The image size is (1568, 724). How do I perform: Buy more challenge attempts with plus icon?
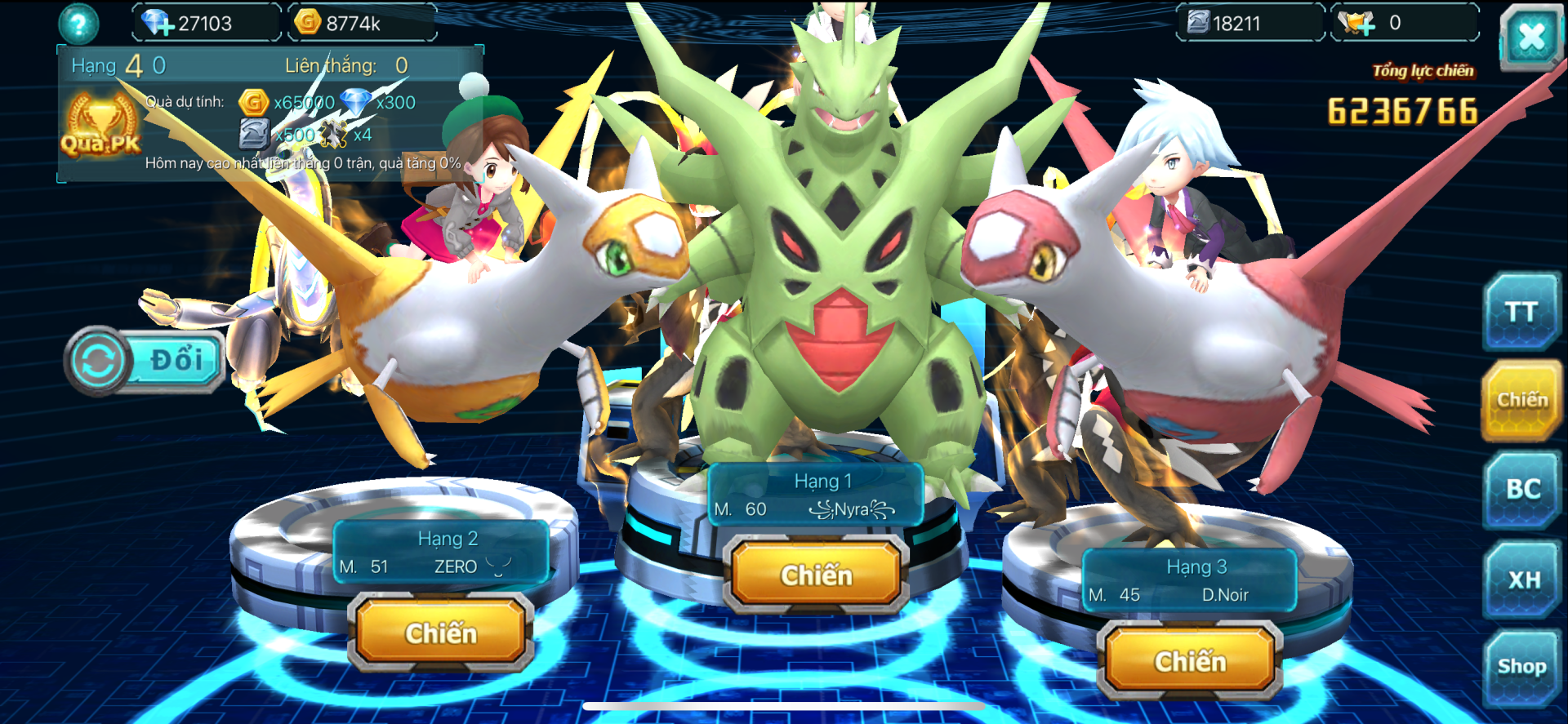tap(1358, 23)
